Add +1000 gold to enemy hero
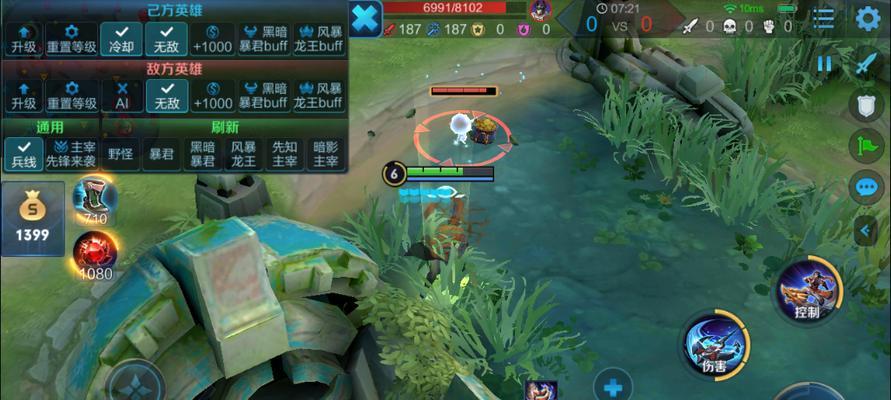891x400 pixels. (213, 95)
